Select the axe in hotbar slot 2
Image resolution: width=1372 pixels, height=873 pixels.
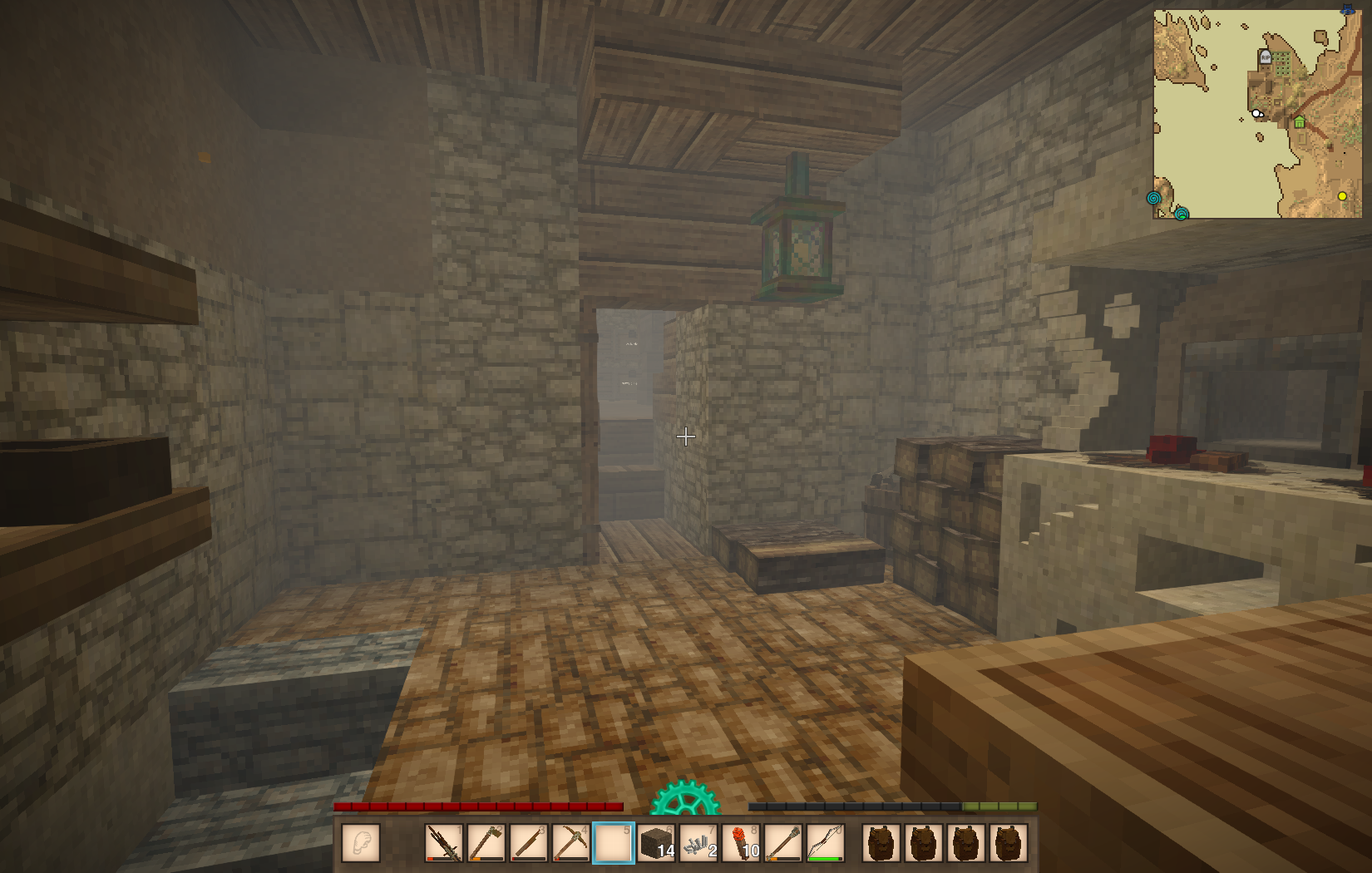[x=486, y=843]
